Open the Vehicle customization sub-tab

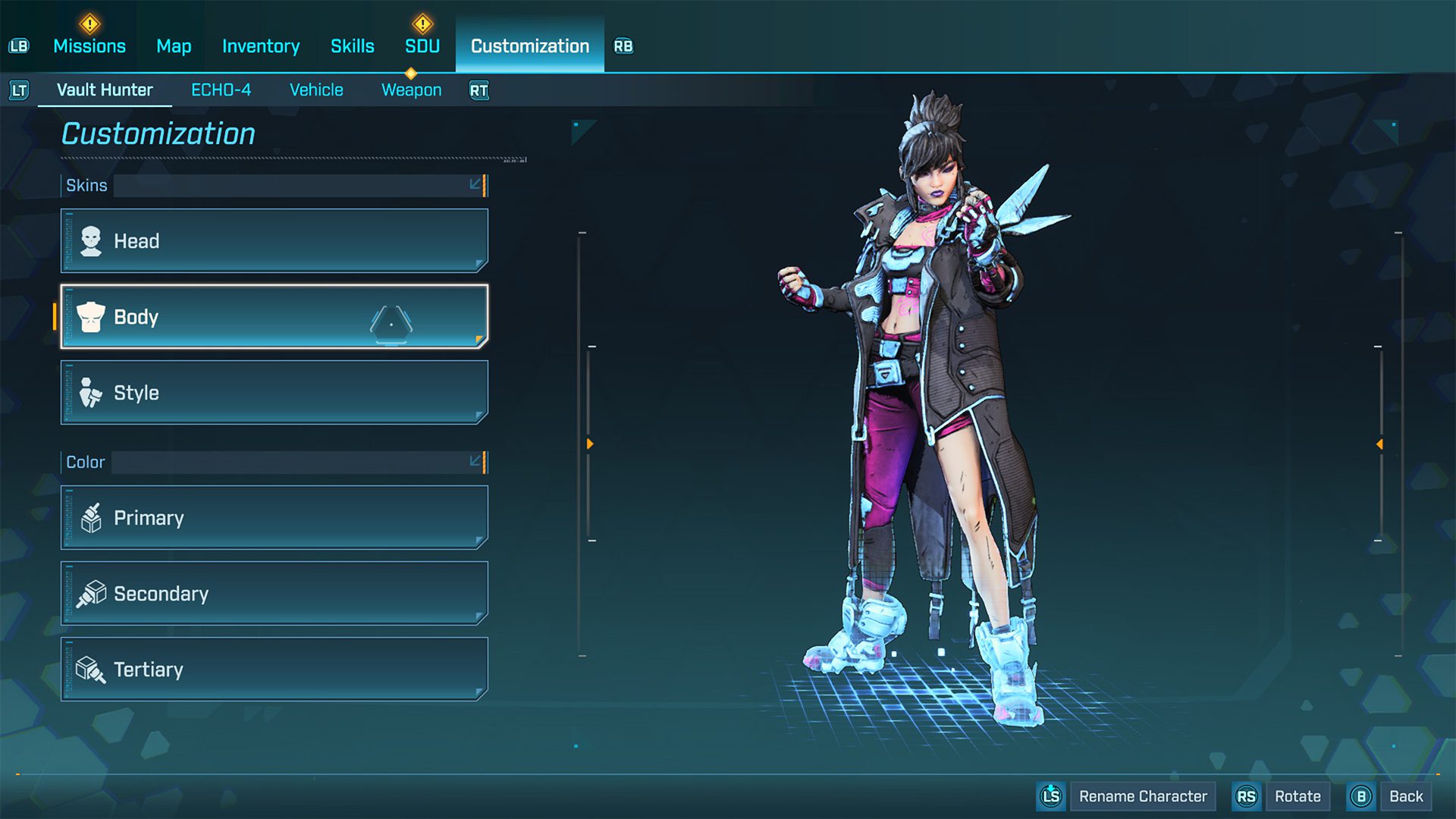(x=316, y=90)
